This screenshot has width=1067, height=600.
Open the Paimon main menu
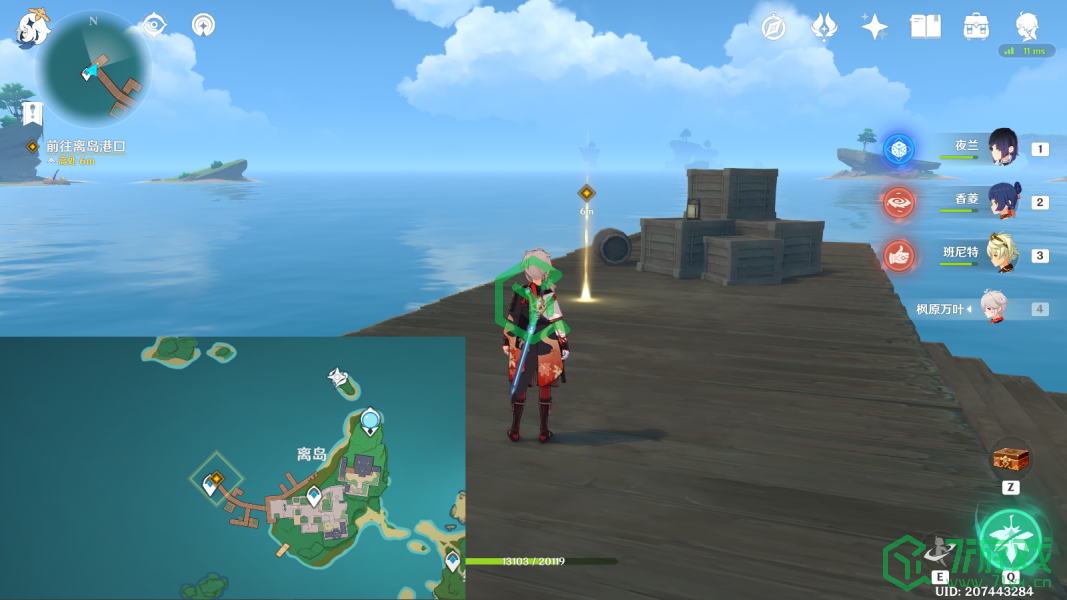tap(32, 28)
